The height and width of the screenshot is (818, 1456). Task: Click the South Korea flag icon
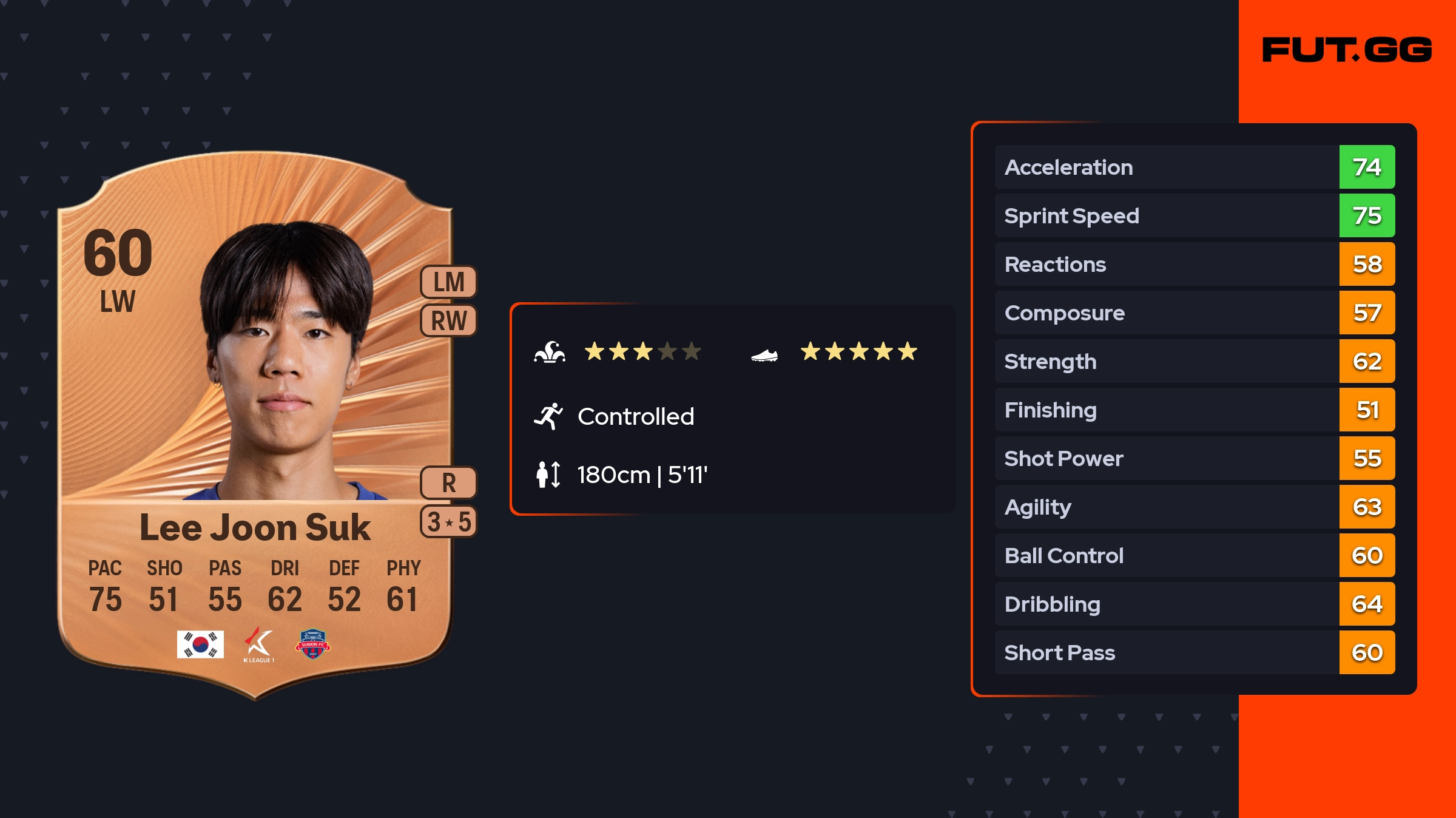[x=200, y=644]
